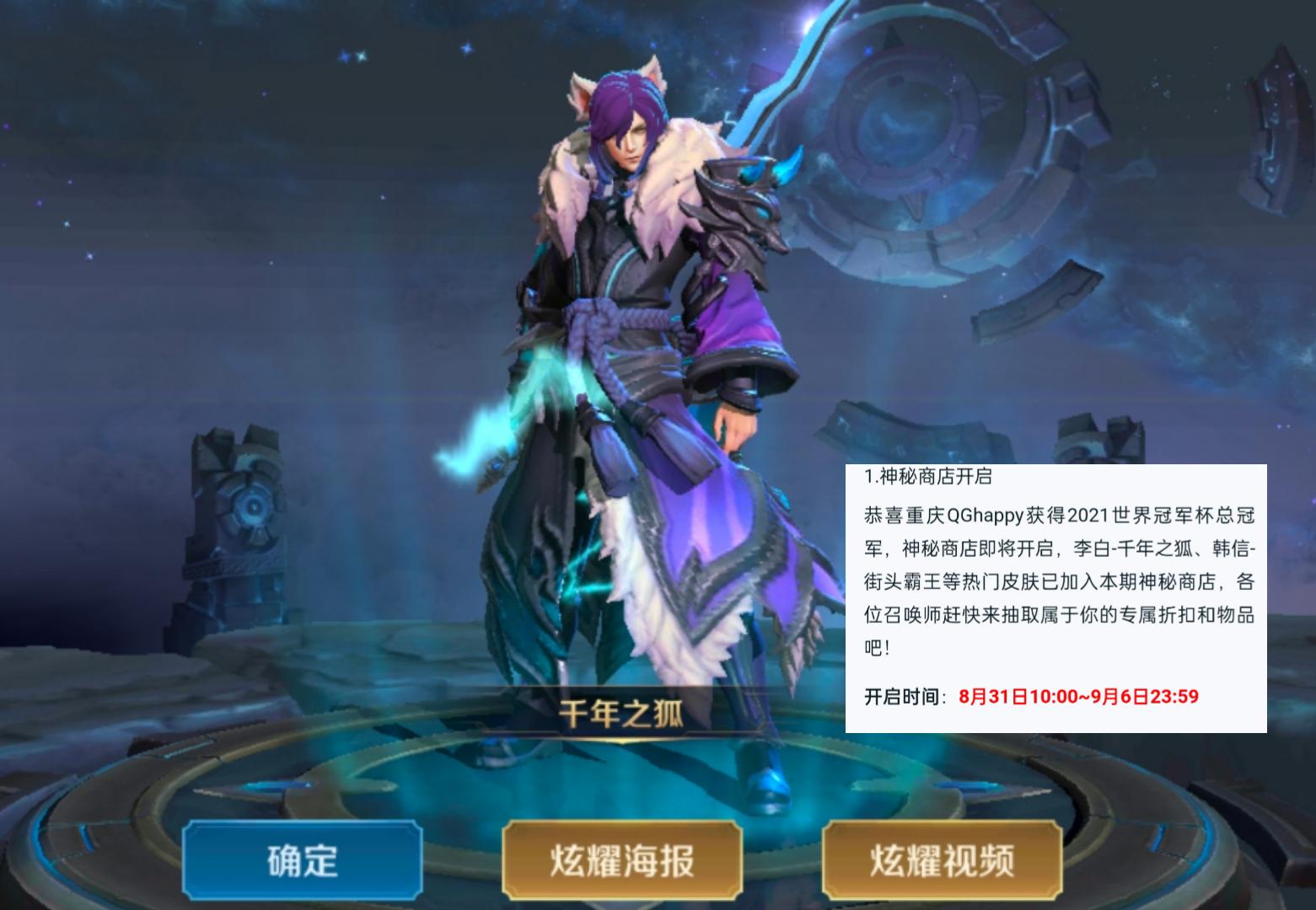Select the 千年之狐 skin name banner
This screenshot has height=910, width=1316.
point(621,712)
